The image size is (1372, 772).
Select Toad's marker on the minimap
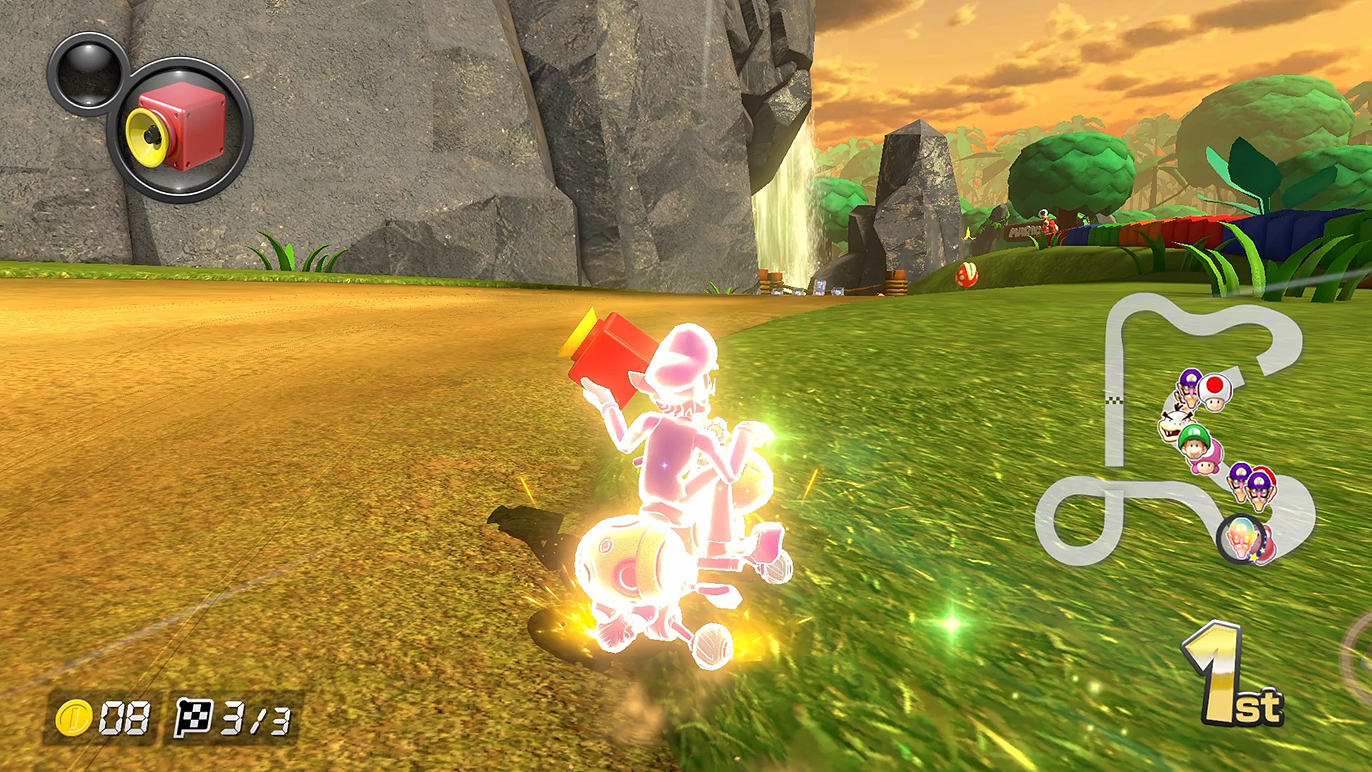click(1216, 391)
